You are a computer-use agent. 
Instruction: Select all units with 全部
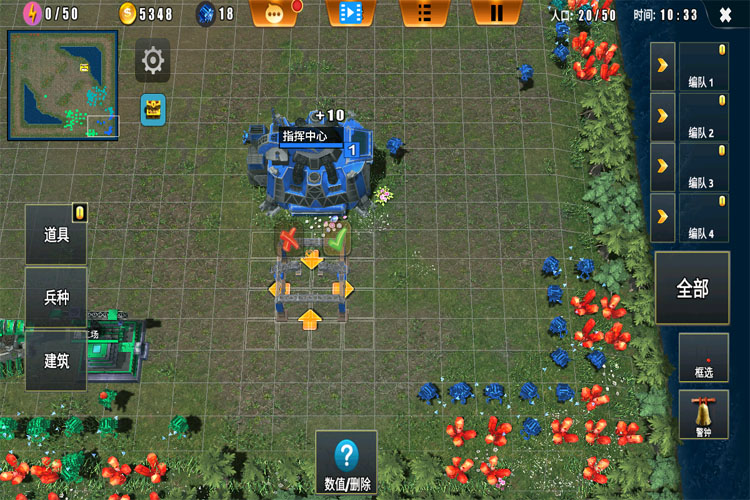pos(692,288)
